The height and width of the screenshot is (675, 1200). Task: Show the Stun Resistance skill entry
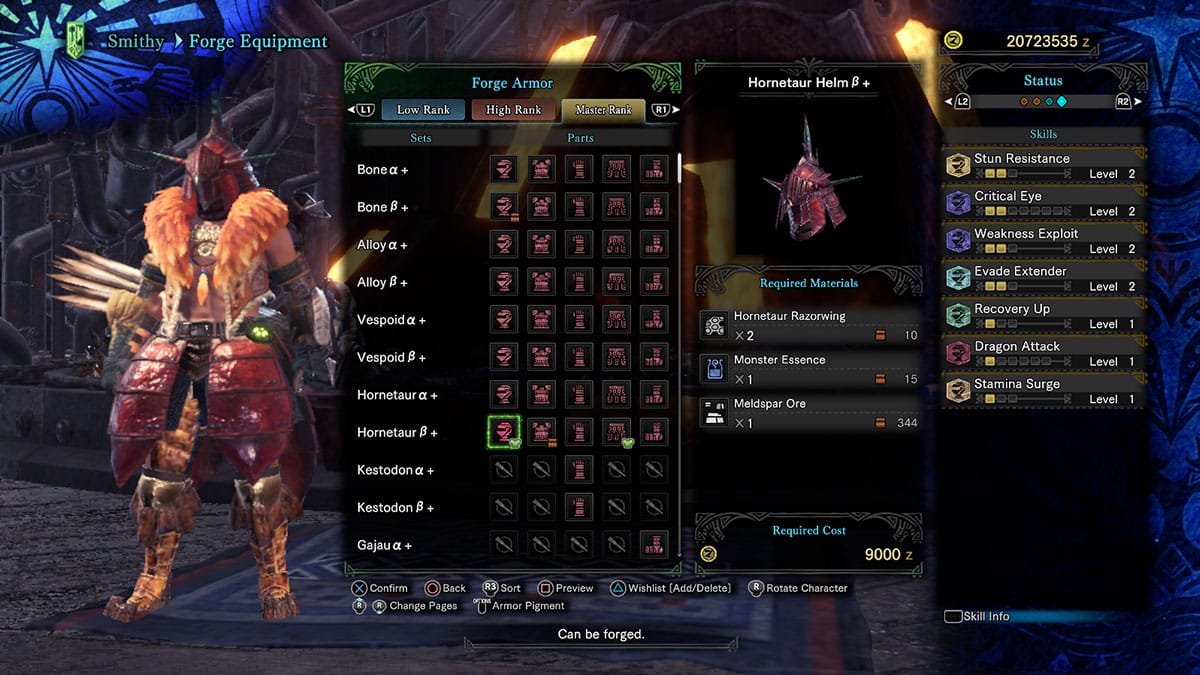point(1042,166)
